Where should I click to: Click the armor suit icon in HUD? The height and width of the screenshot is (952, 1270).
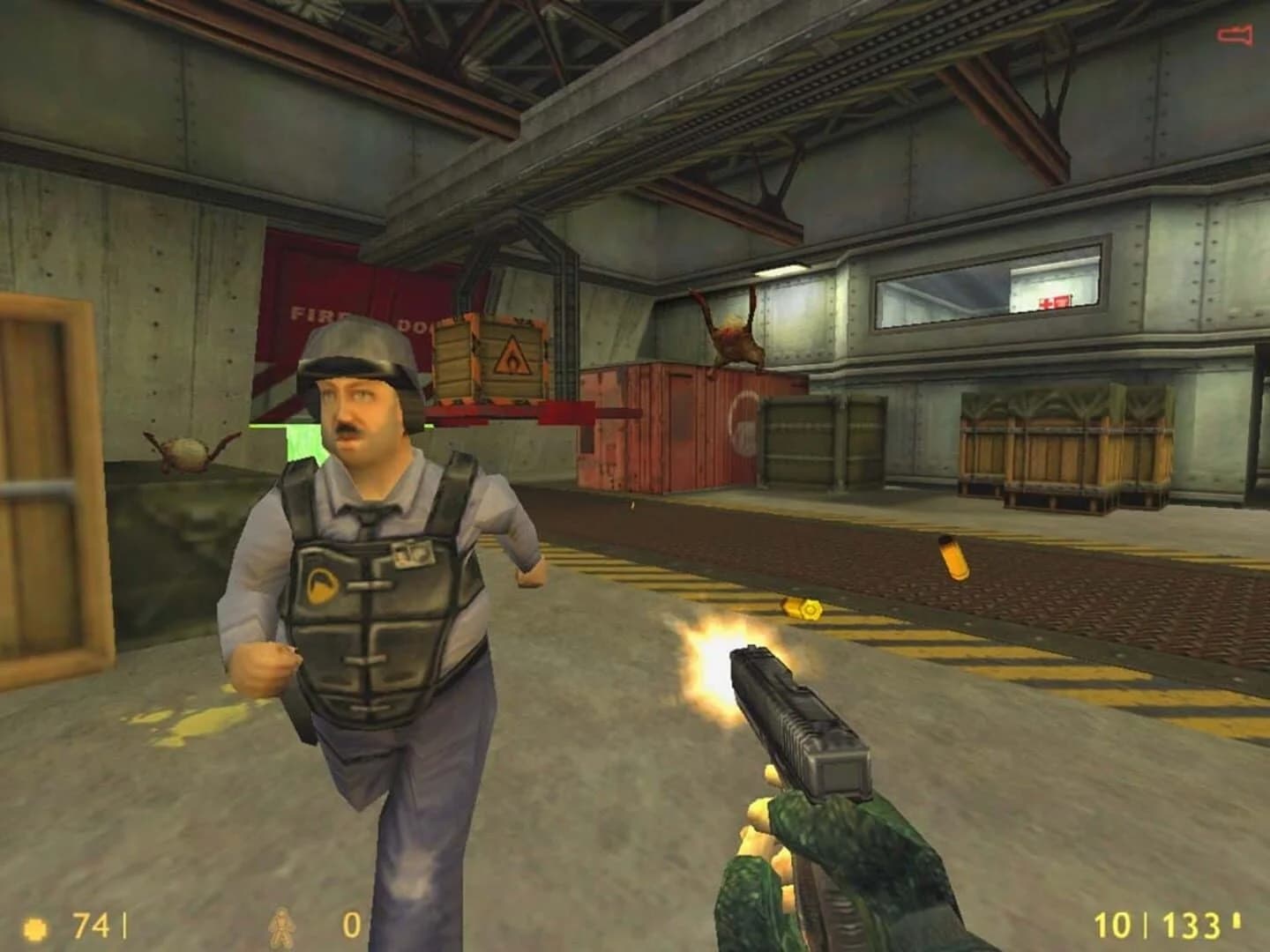point(280,926)
